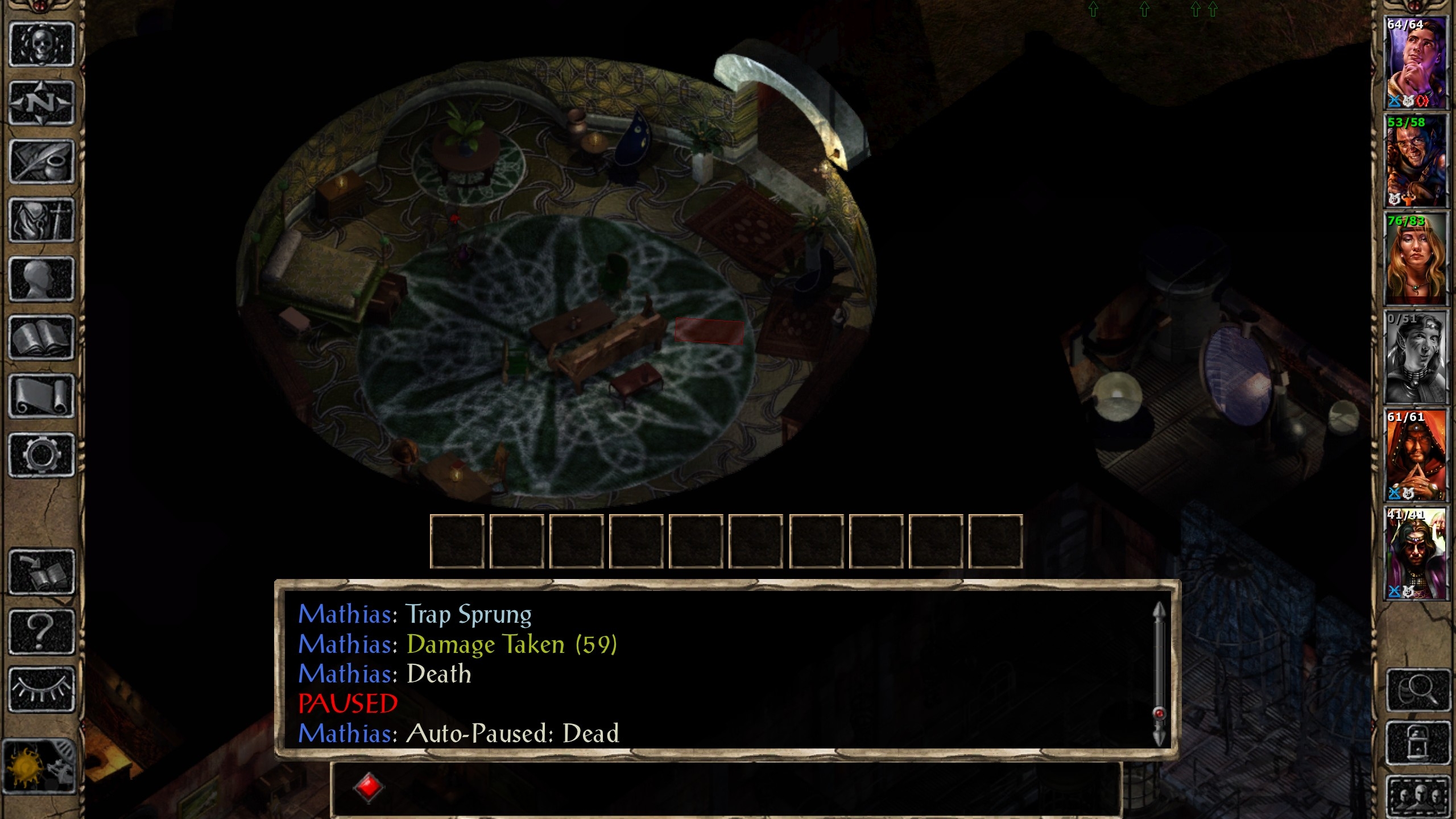The width and height of the screenshot is (1456, 819).
Task: Open game options with the gear icon
Action: tap(42, 455)
